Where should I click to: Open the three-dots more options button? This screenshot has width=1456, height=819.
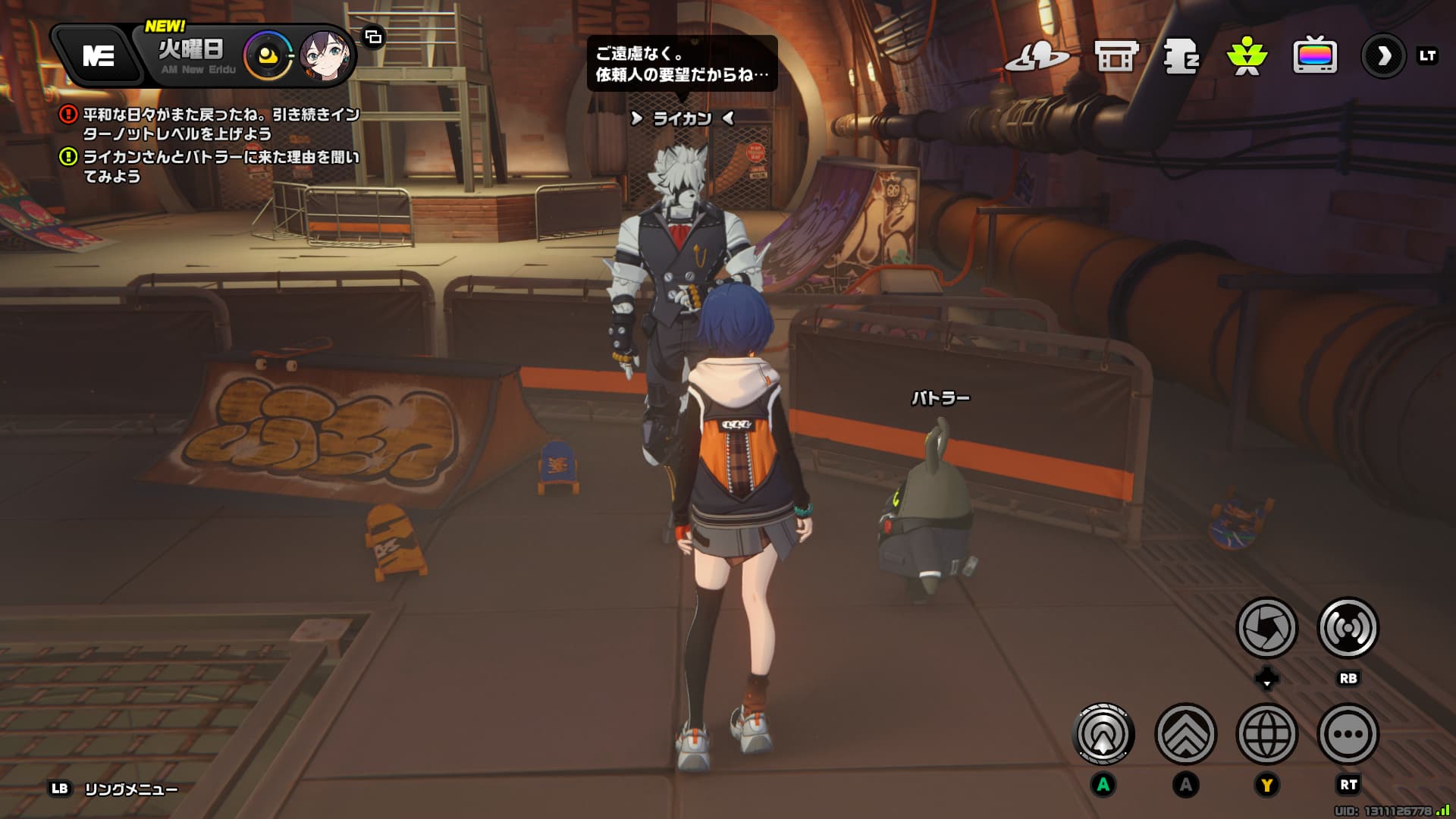pyautogui.click(x=1348, y=734)
